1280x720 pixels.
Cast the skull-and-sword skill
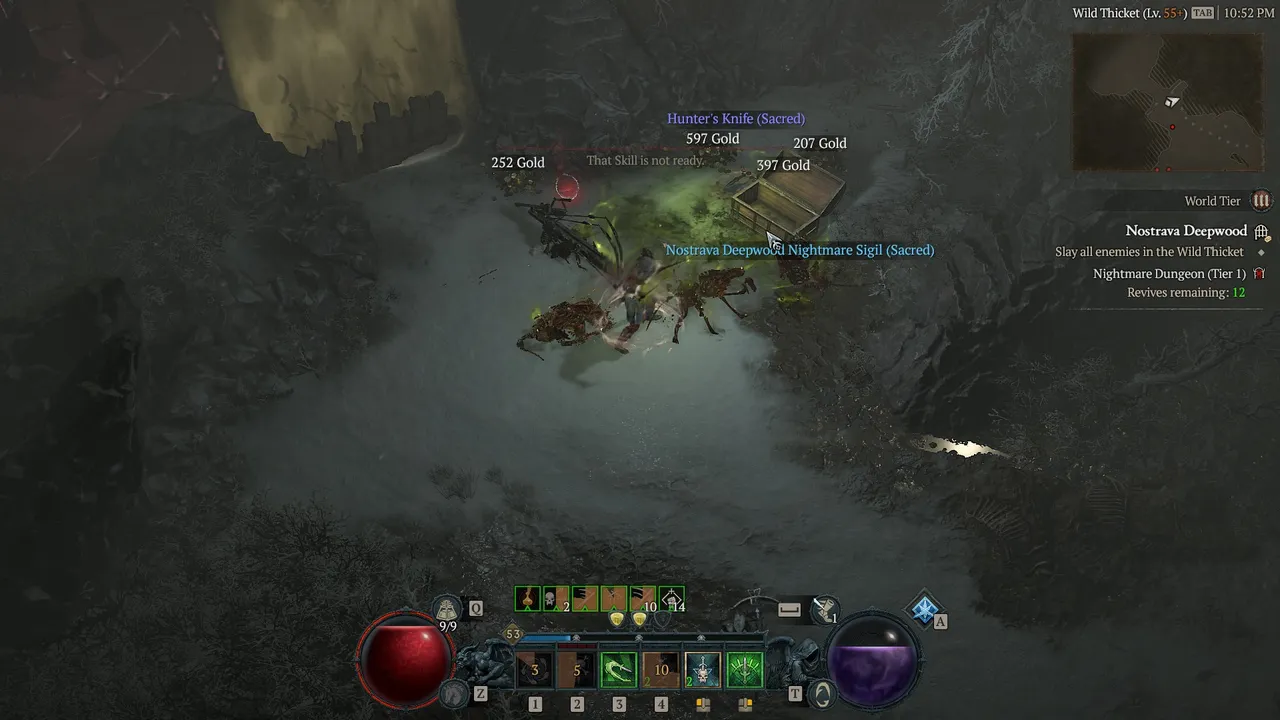[x=703, y=670]
